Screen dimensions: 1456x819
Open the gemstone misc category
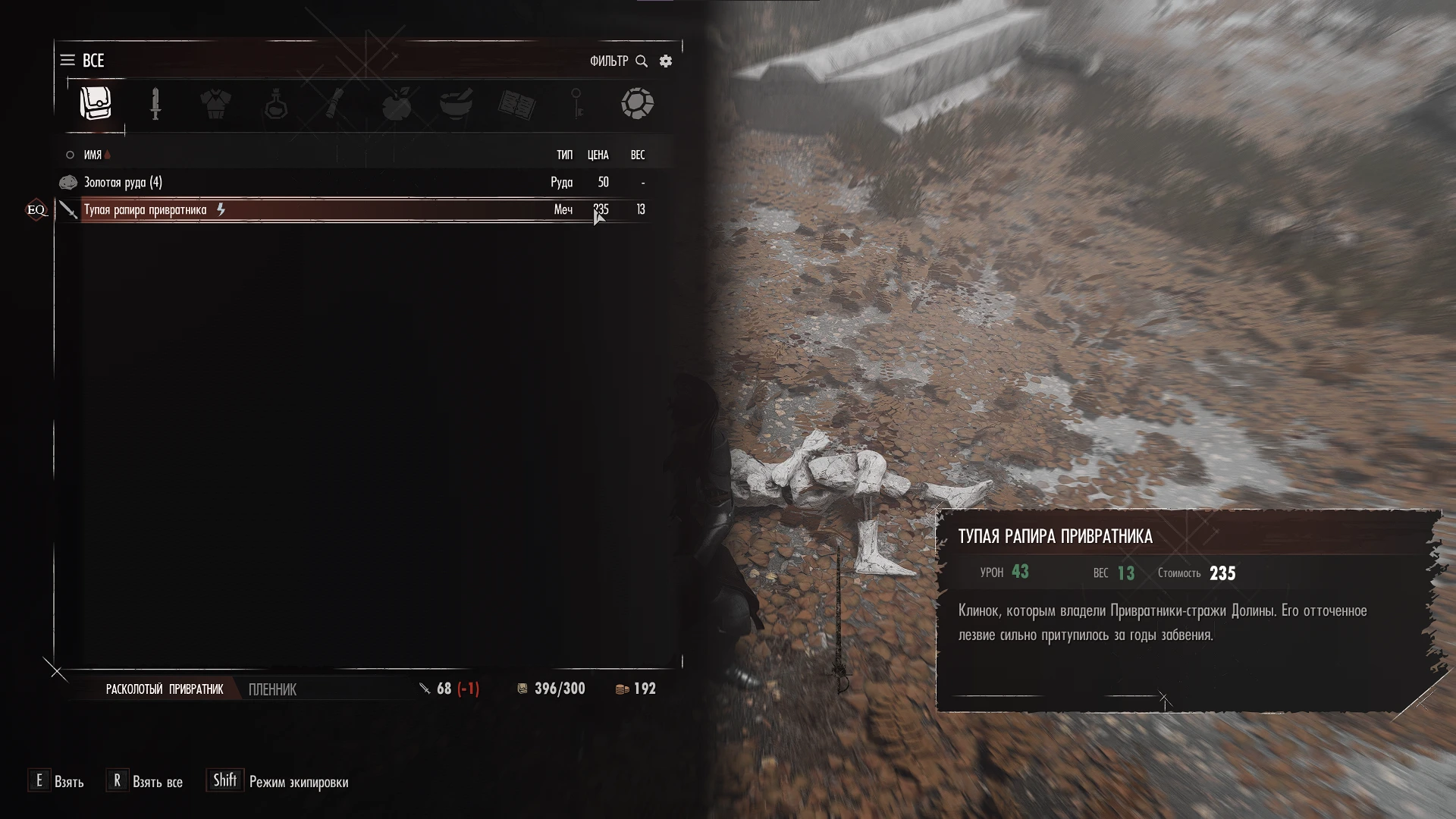pyautogui.click(x=637, y=103)
